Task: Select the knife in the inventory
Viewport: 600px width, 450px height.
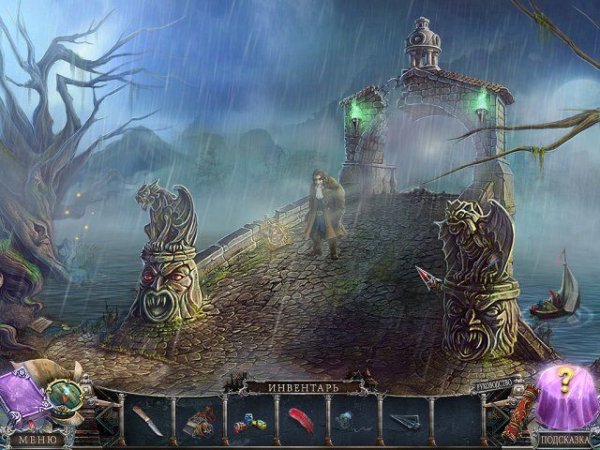Action: click(x=146, y=420)
